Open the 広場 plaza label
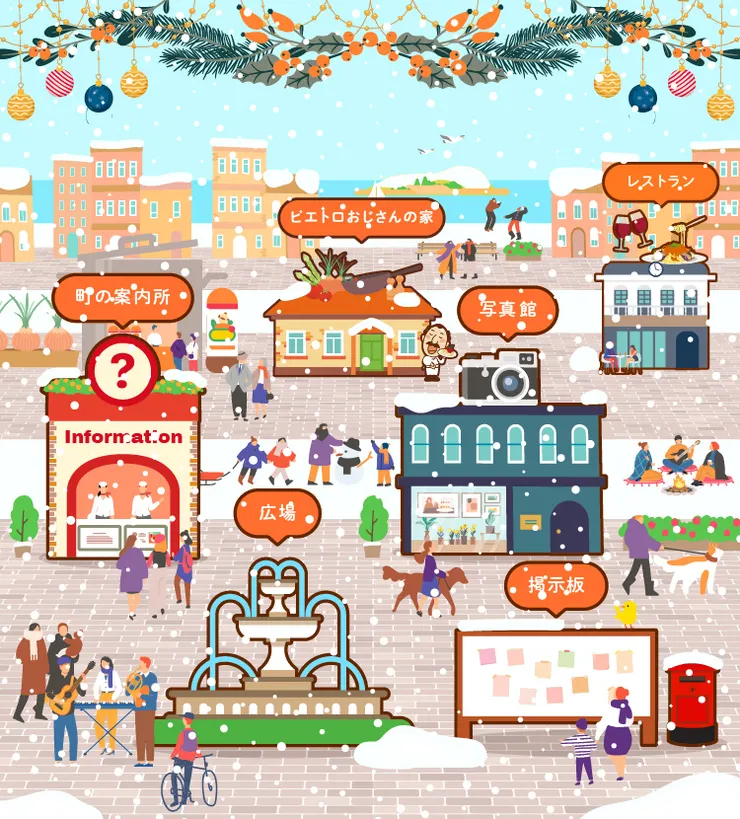 [x=277, y=513]
